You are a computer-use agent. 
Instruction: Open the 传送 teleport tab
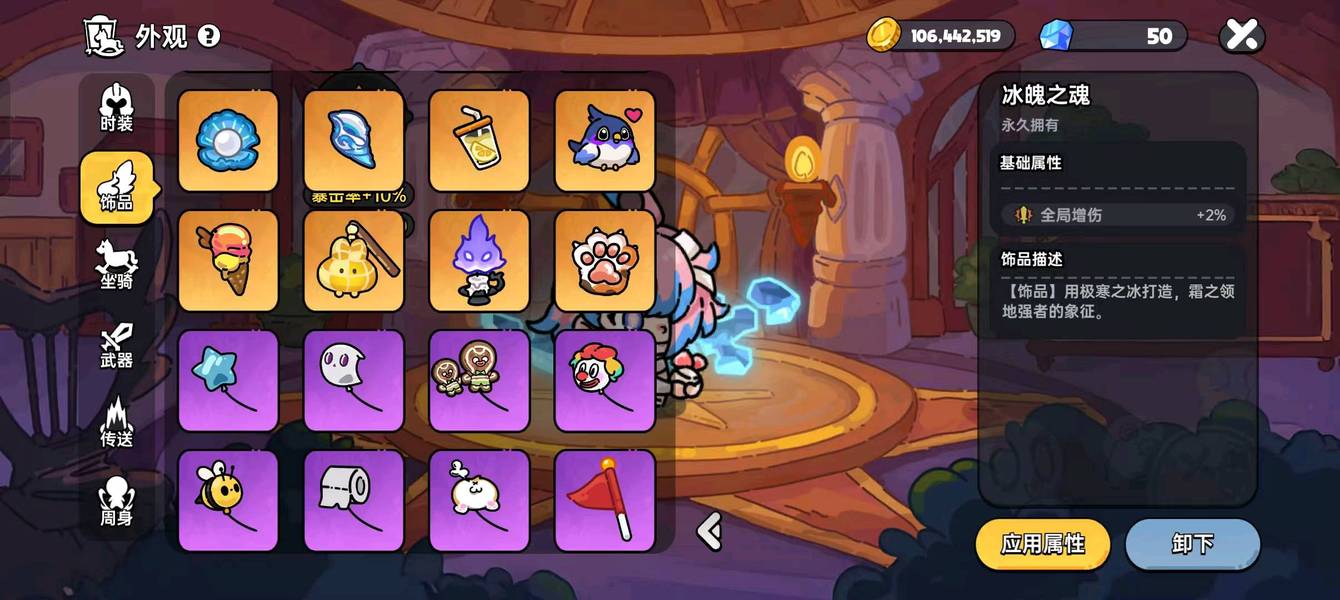point(117,422)
